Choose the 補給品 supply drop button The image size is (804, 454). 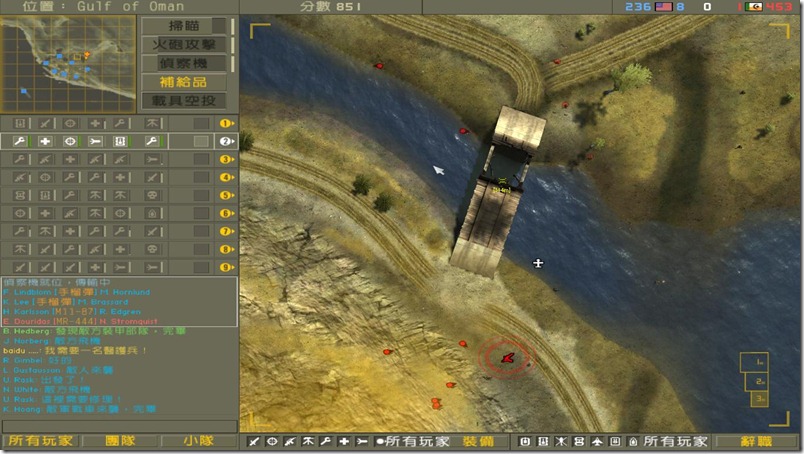pyautogui.click(x=184, y=82)
